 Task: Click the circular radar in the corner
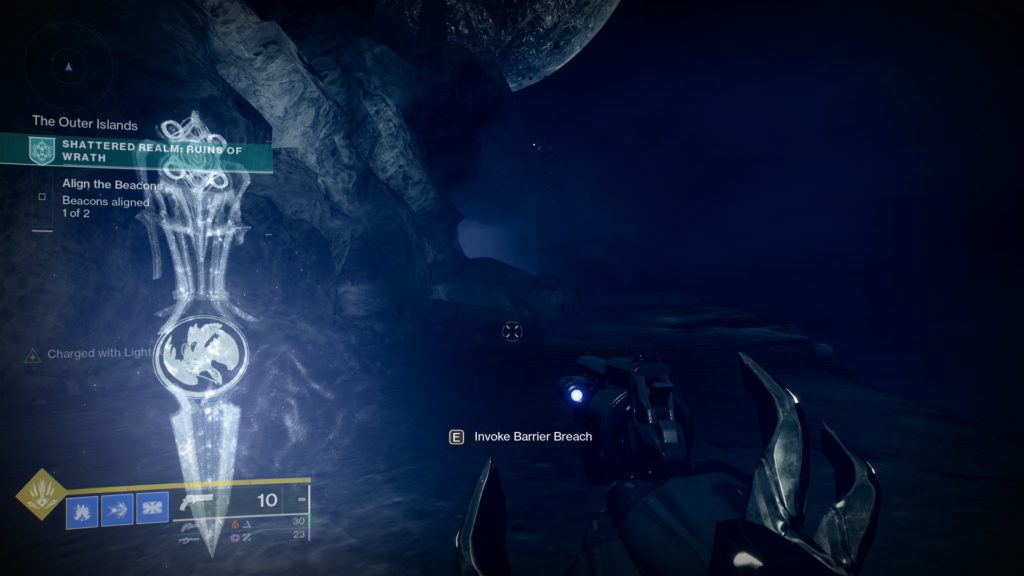click(68, 67)
